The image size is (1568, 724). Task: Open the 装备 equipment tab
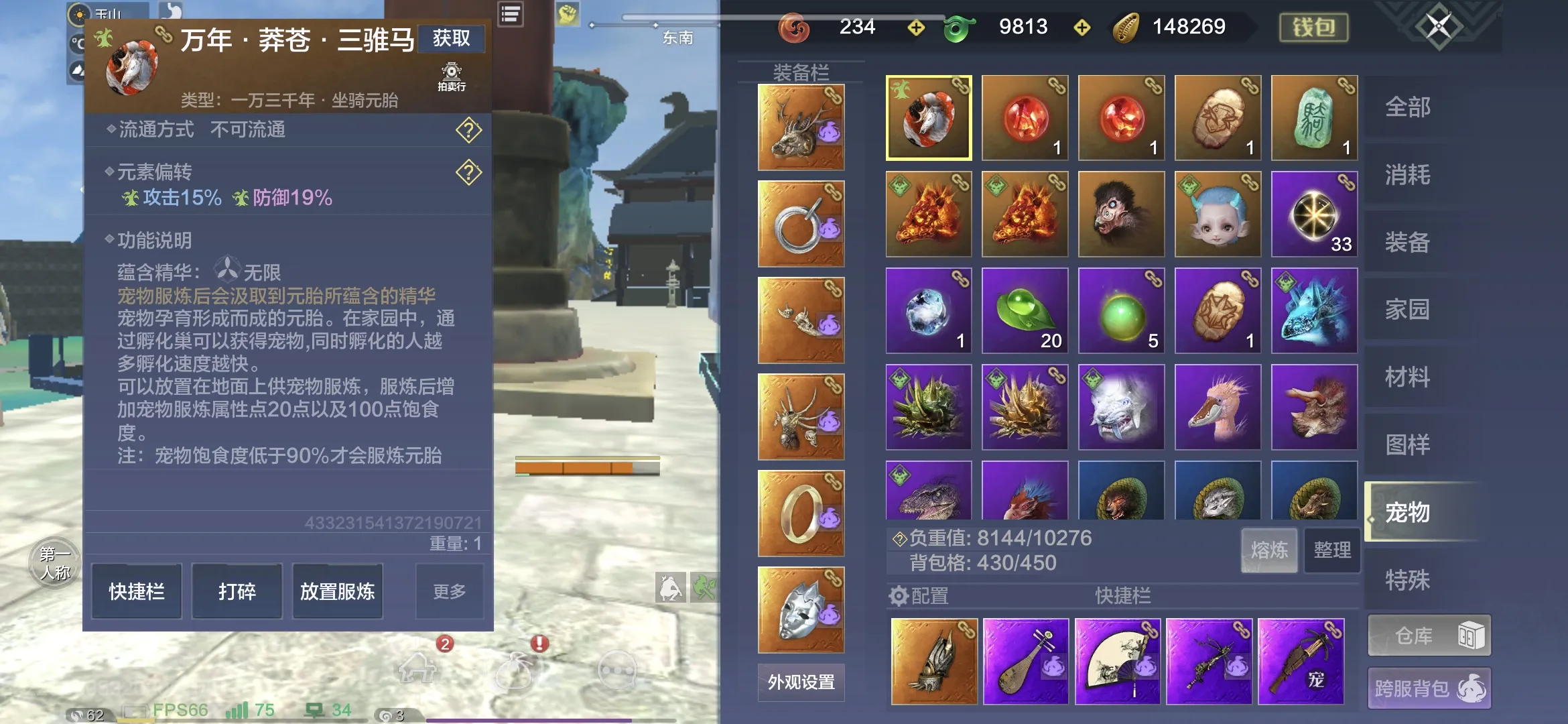click(x=1408, y=242)
